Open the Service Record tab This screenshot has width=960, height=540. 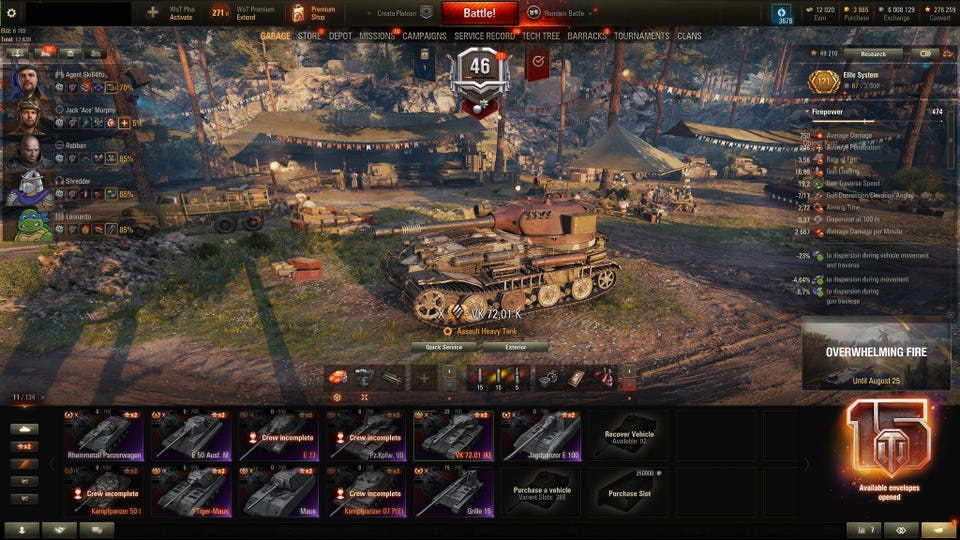[x=484, y=36]
